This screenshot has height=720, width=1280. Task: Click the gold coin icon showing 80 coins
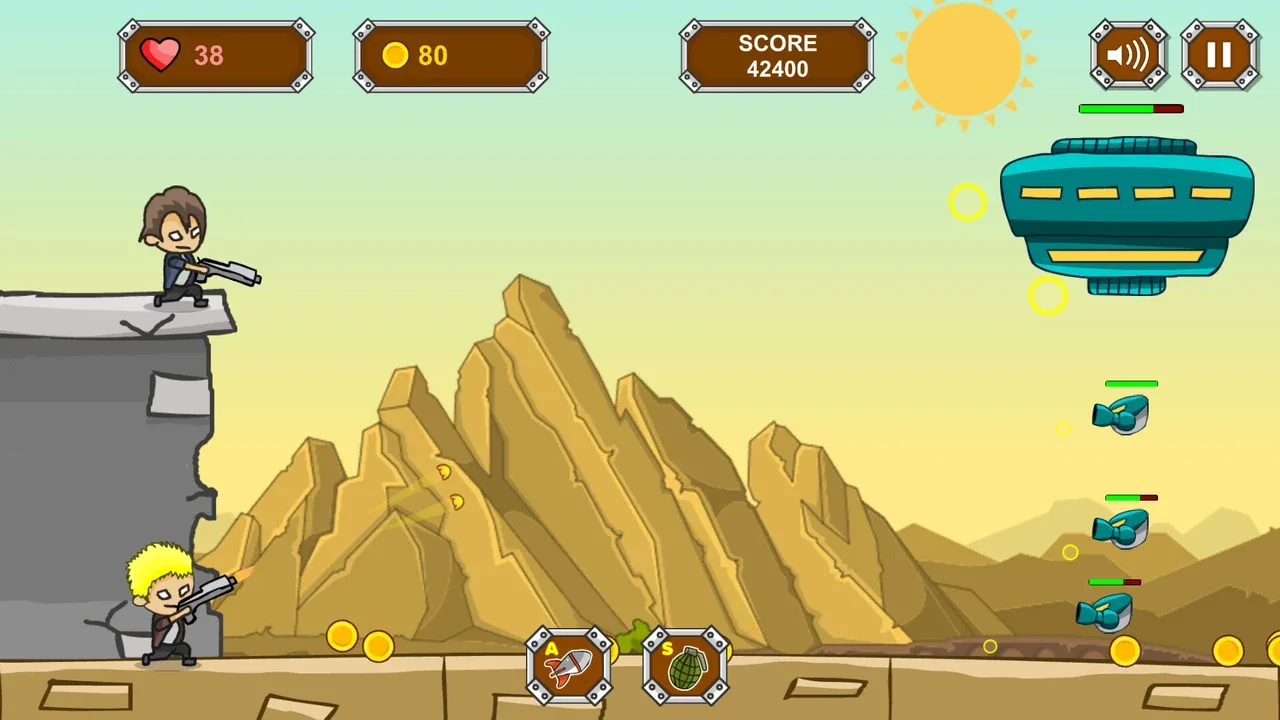point(396,55)
